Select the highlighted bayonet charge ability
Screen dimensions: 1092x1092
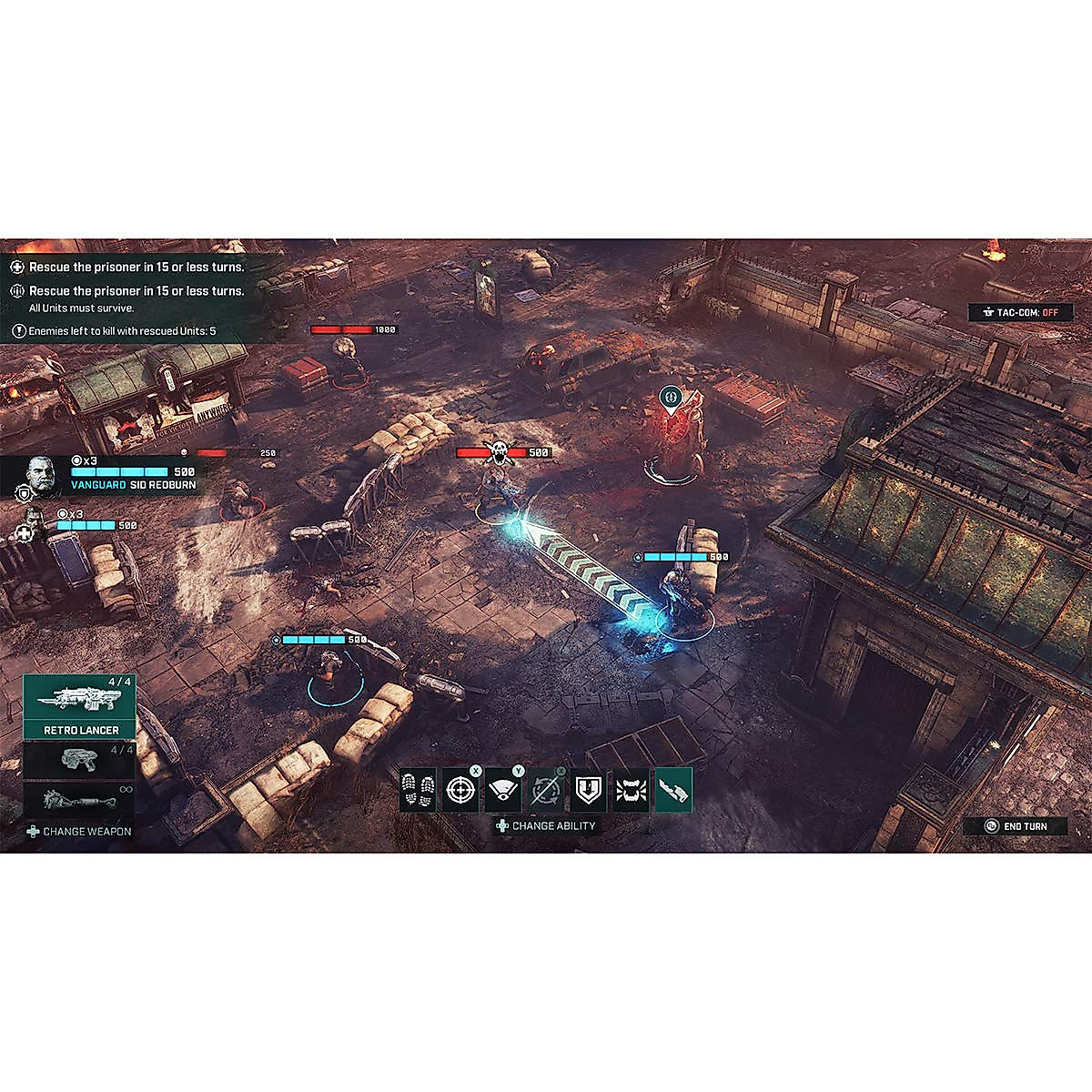tap(673, 790)
